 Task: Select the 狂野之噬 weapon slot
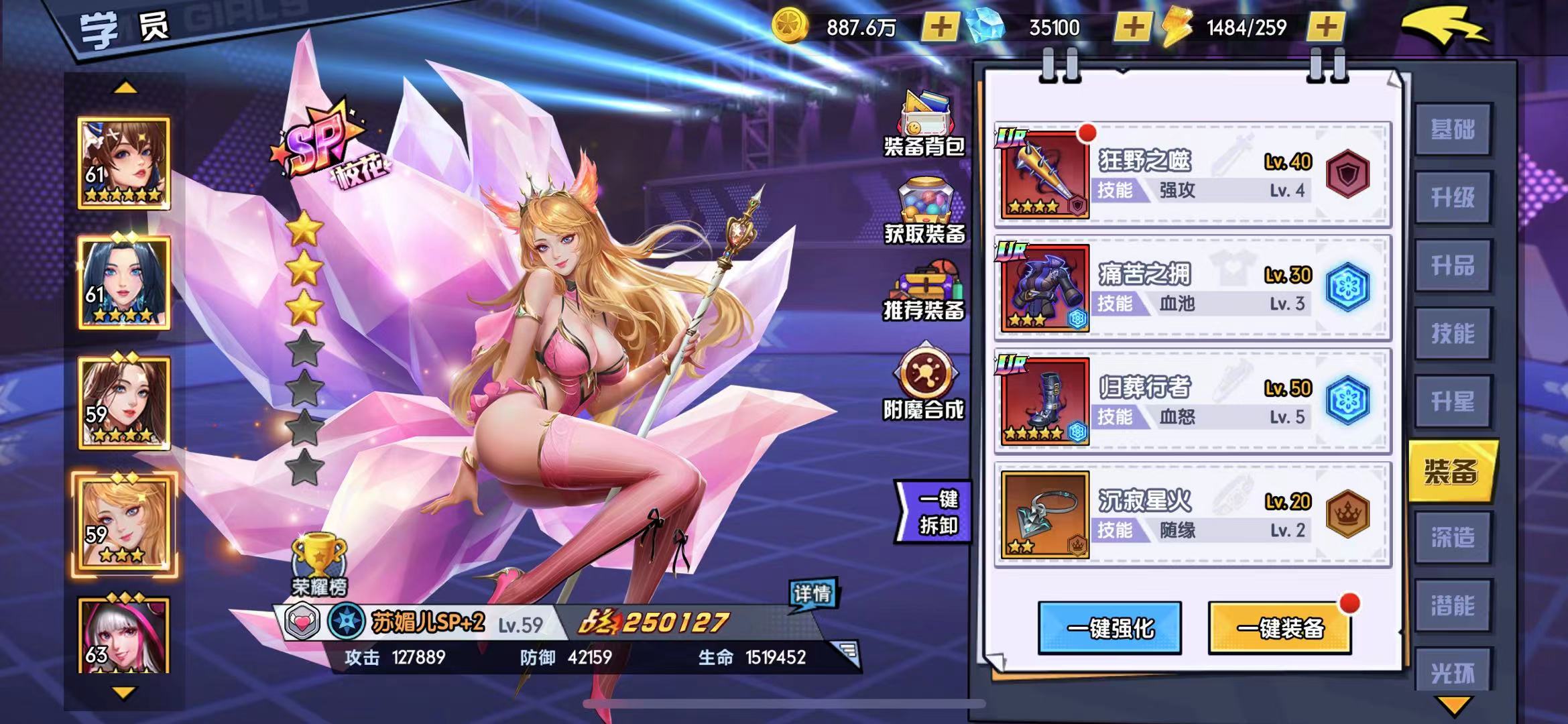click(x=1044, y=174)
